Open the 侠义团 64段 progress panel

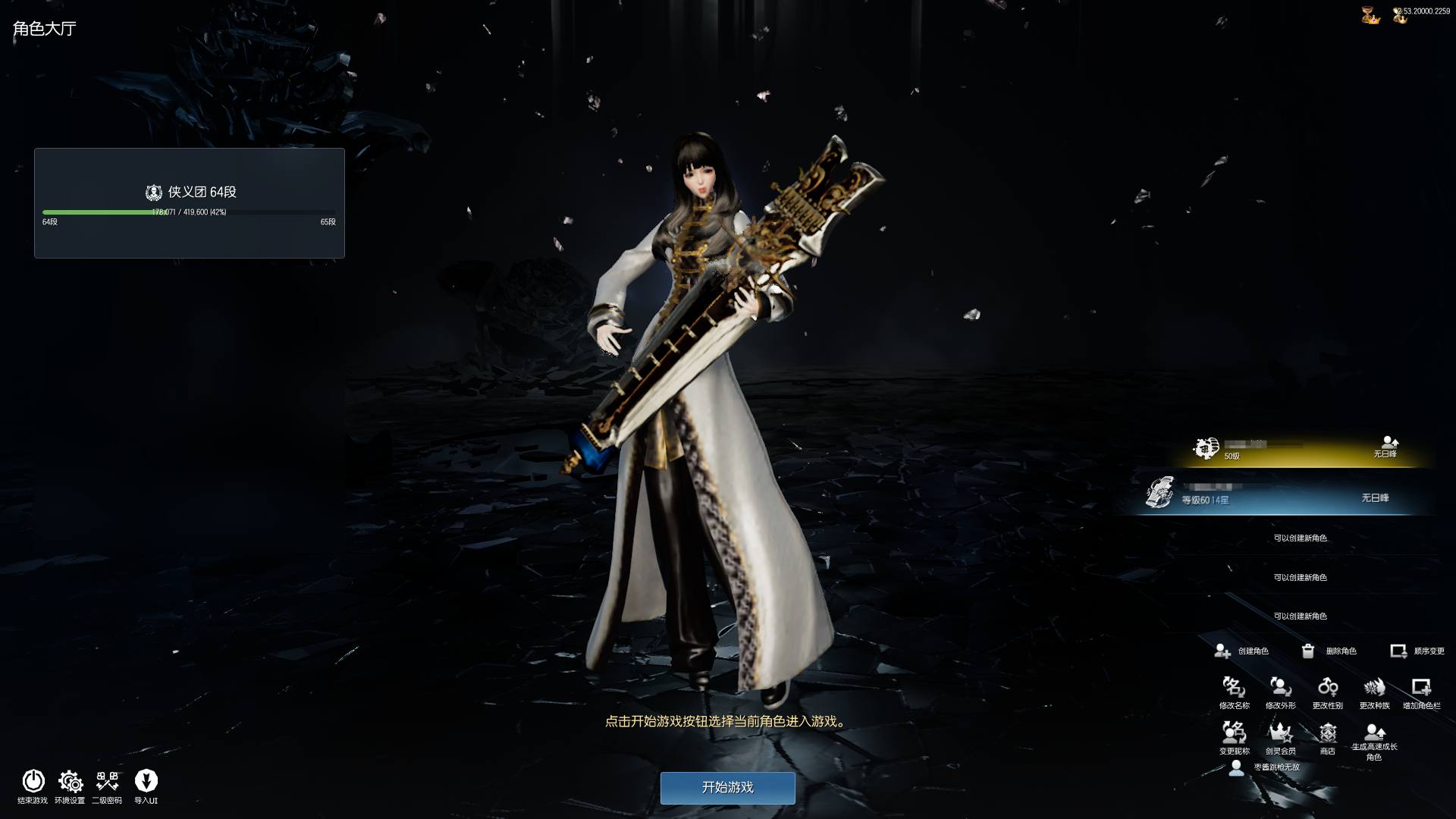click(190, 202)
